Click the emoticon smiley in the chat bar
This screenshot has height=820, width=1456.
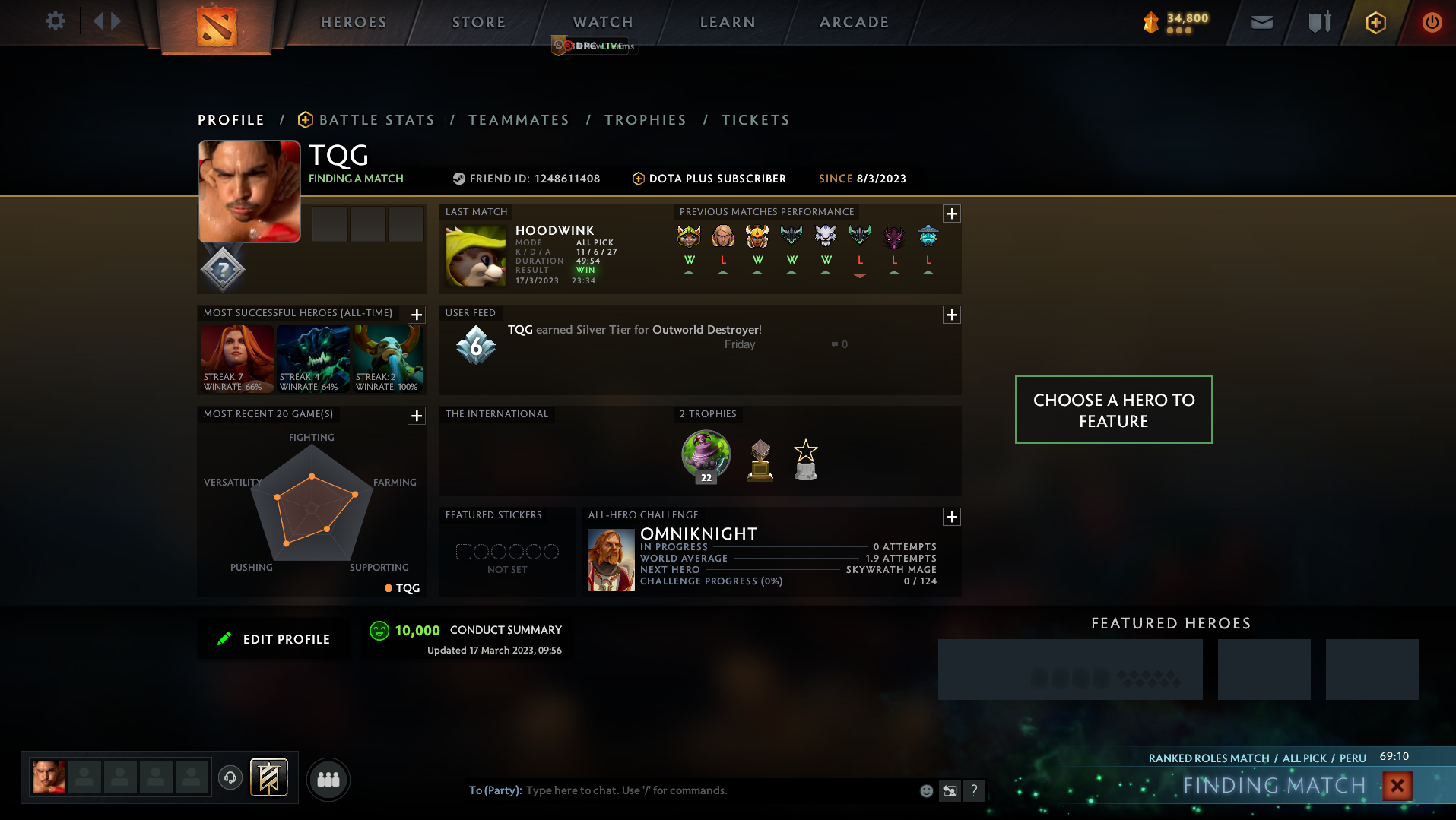926,790
